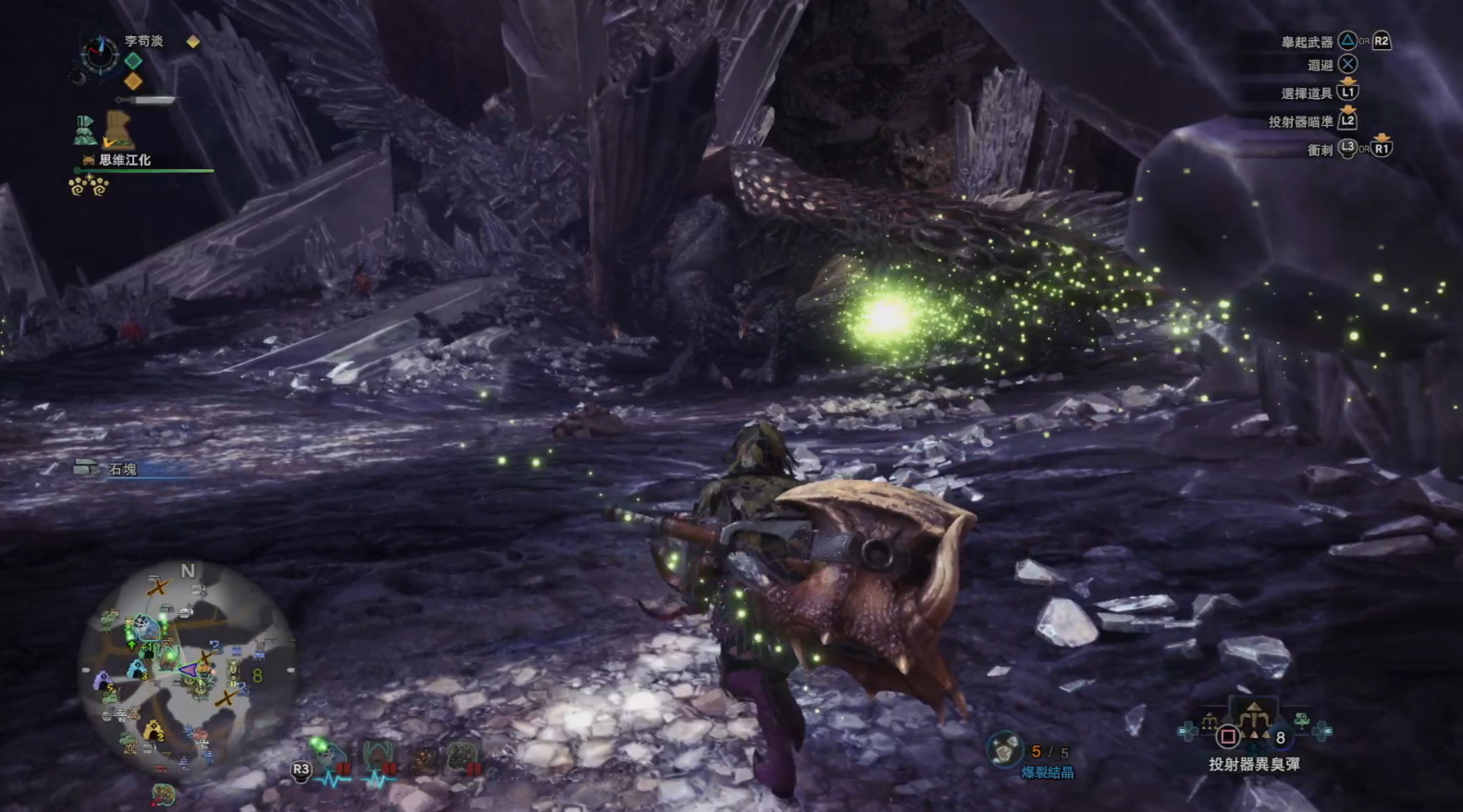Choose the green item right of the selected item
Viewport: 1463px width, 812px height.
click(1303, 720)
